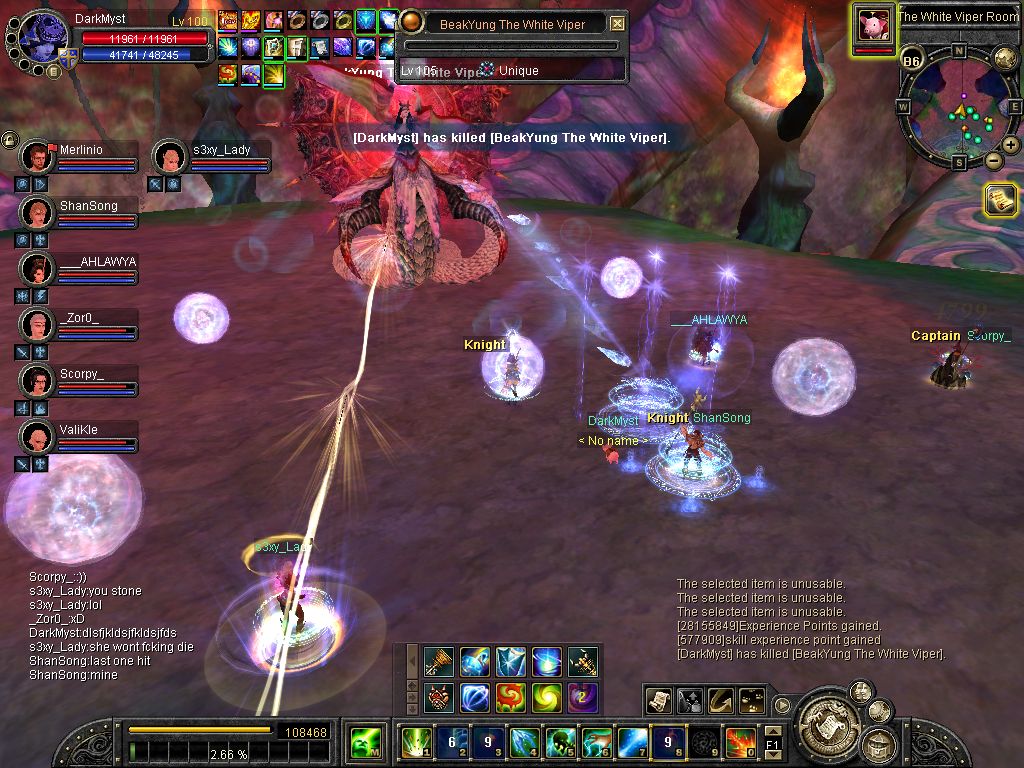This screenshot has height=768, width=1024.
Task: Activate the skill in hotbar slot 1
Action: [x=415, y=743]
